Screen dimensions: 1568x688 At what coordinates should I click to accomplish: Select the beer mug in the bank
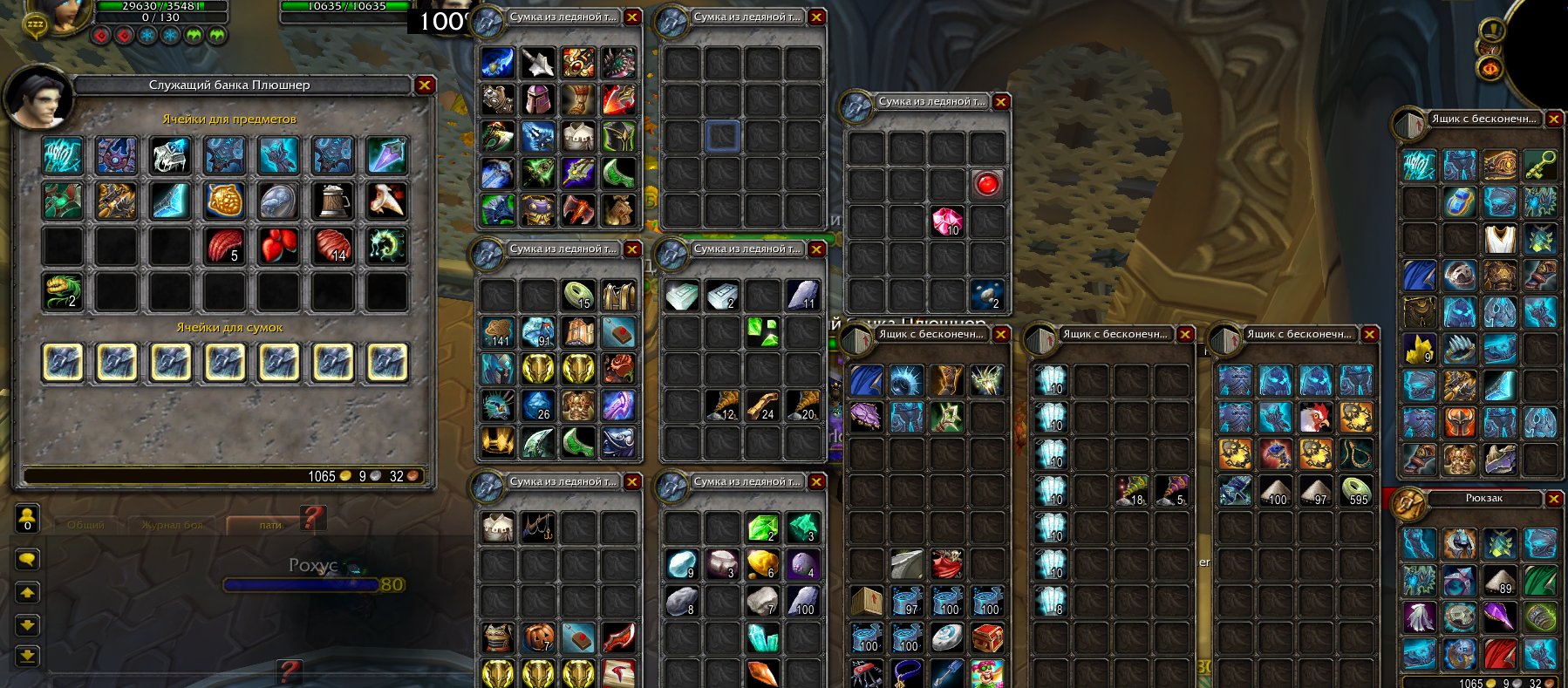coord(332,200)
